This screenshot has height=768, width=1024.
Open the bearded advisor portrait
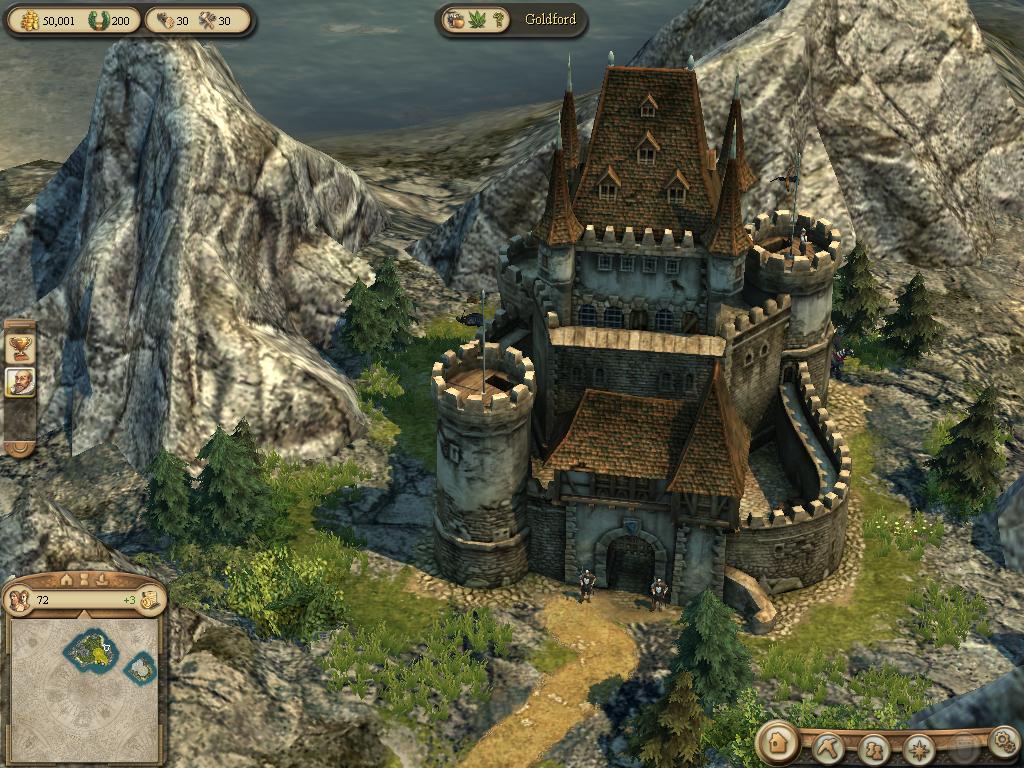[x=19, y=381]
